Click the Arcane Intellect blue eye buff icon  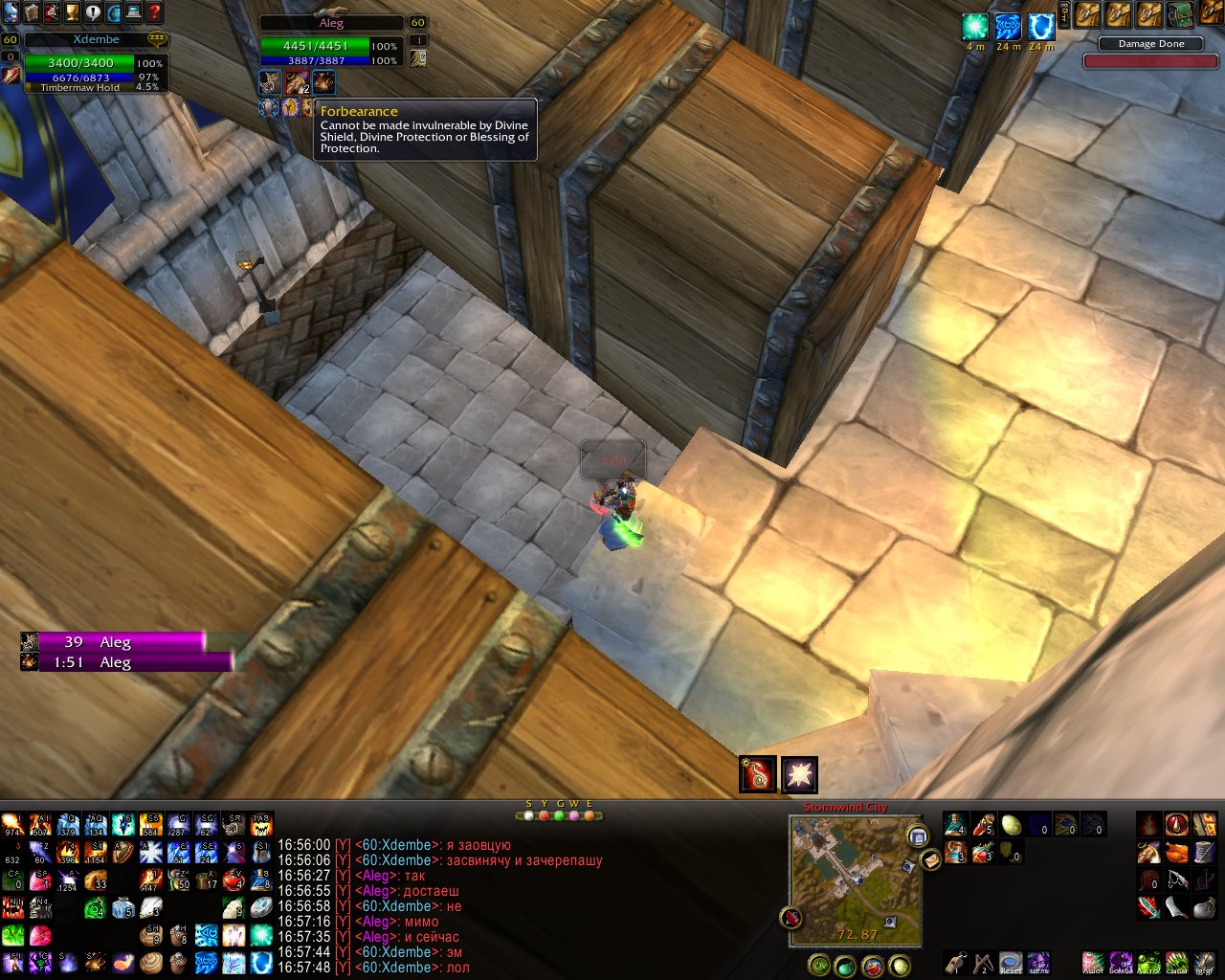pos(1008,27)
